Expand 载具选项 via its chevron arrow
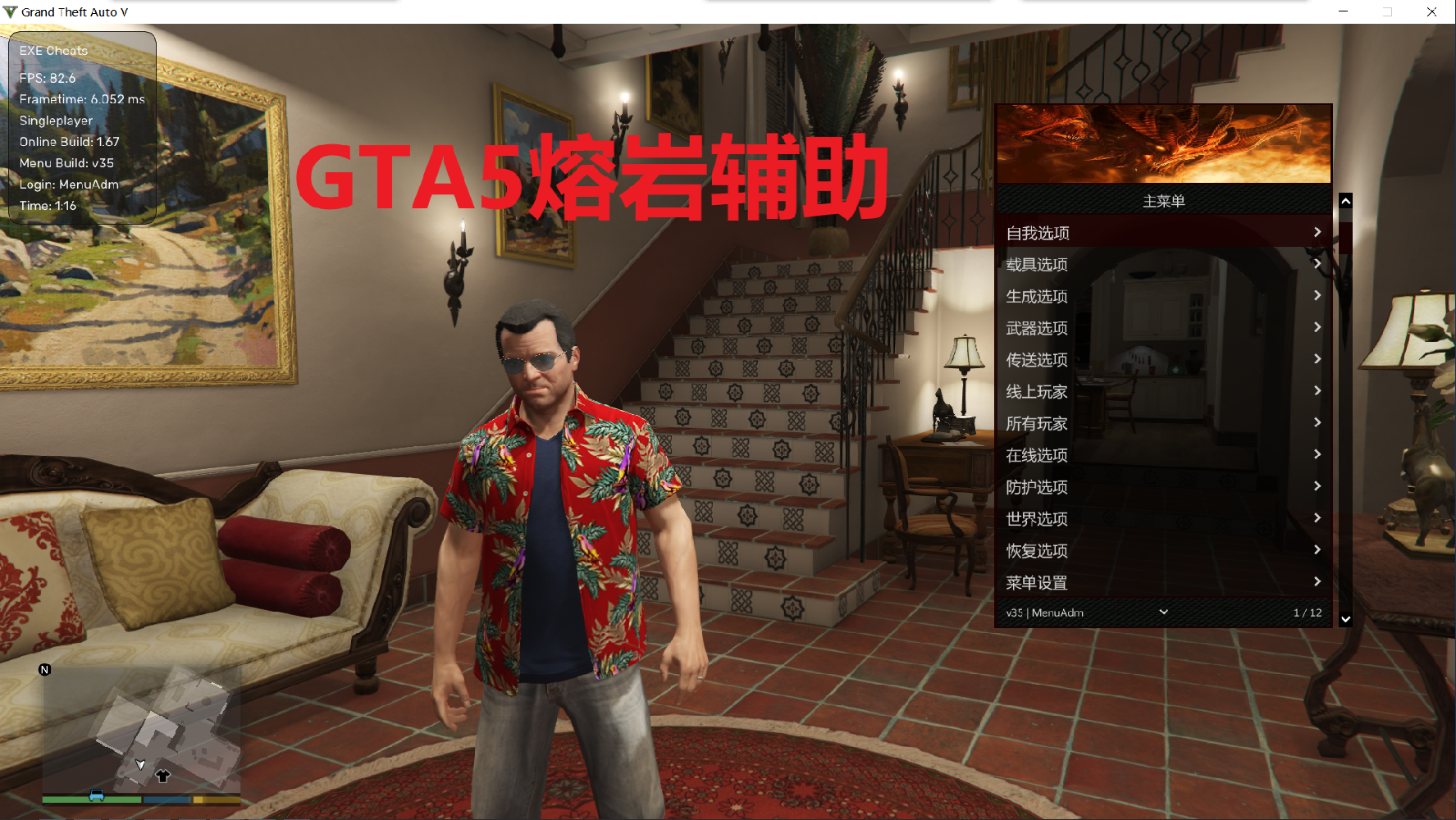The width and height of the screenshot is (1456, 820). (x=1317, y=263)
